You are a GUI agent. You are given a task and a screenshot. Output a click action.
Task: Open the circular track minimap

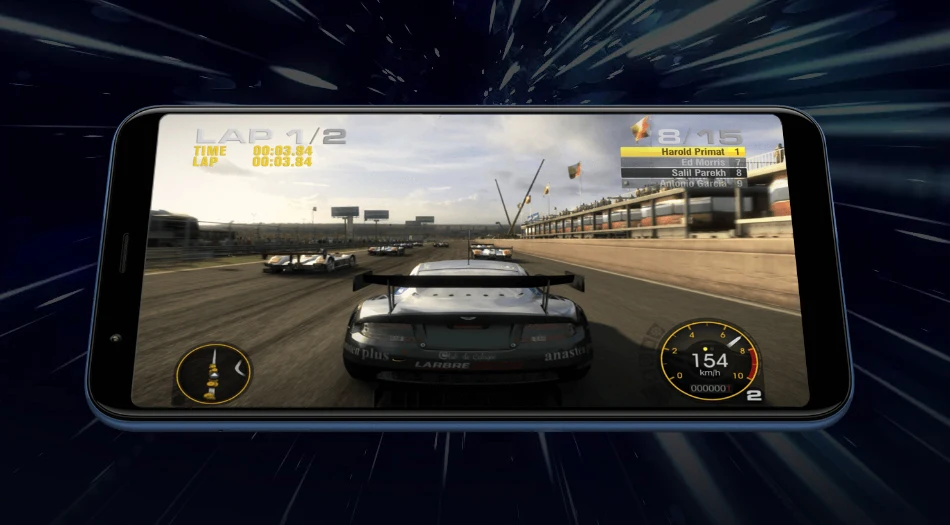pyautogui.click(x=212, y=373)
